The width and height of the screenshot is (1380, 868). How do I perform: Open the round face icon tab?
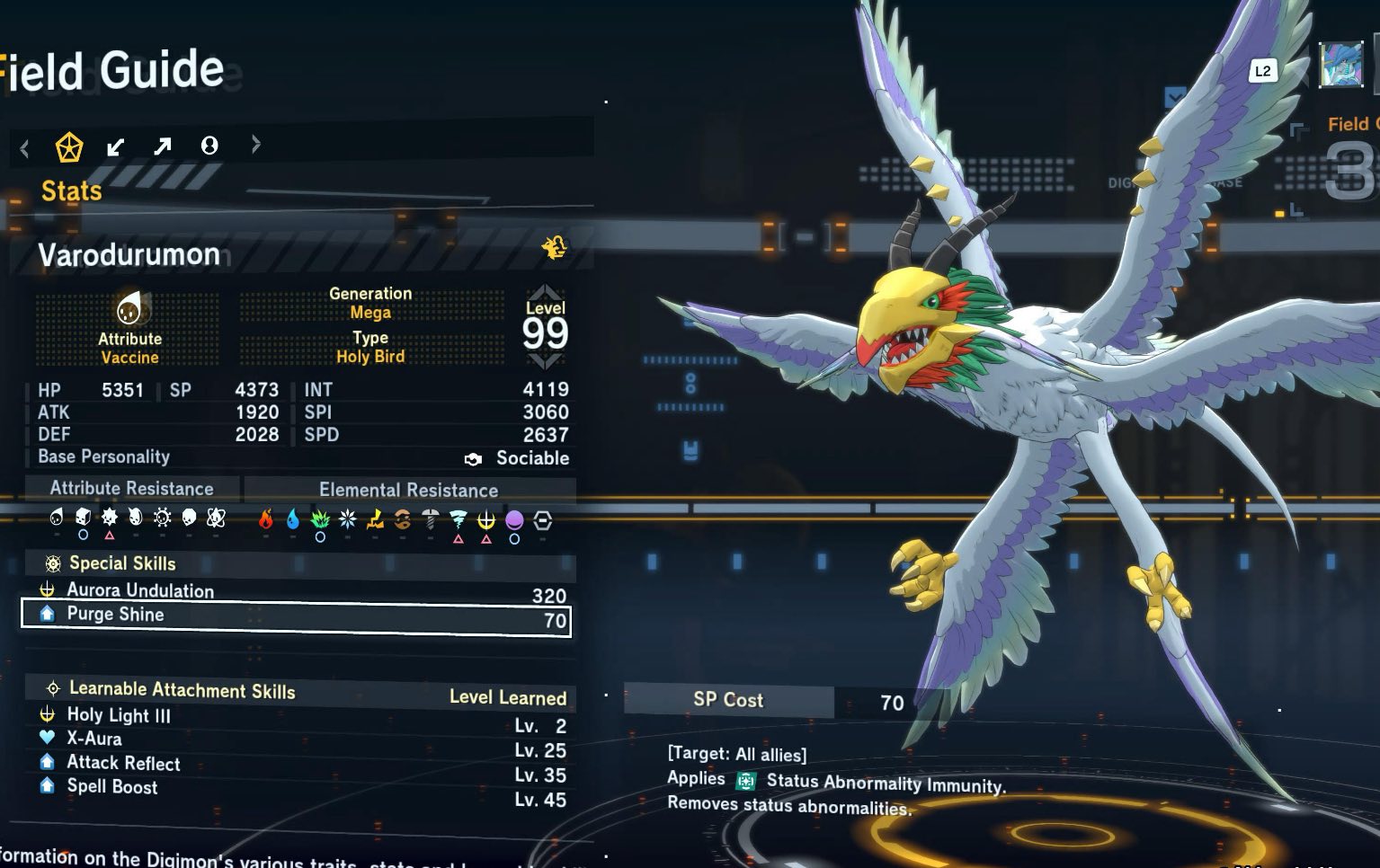[x=209, y=146]
